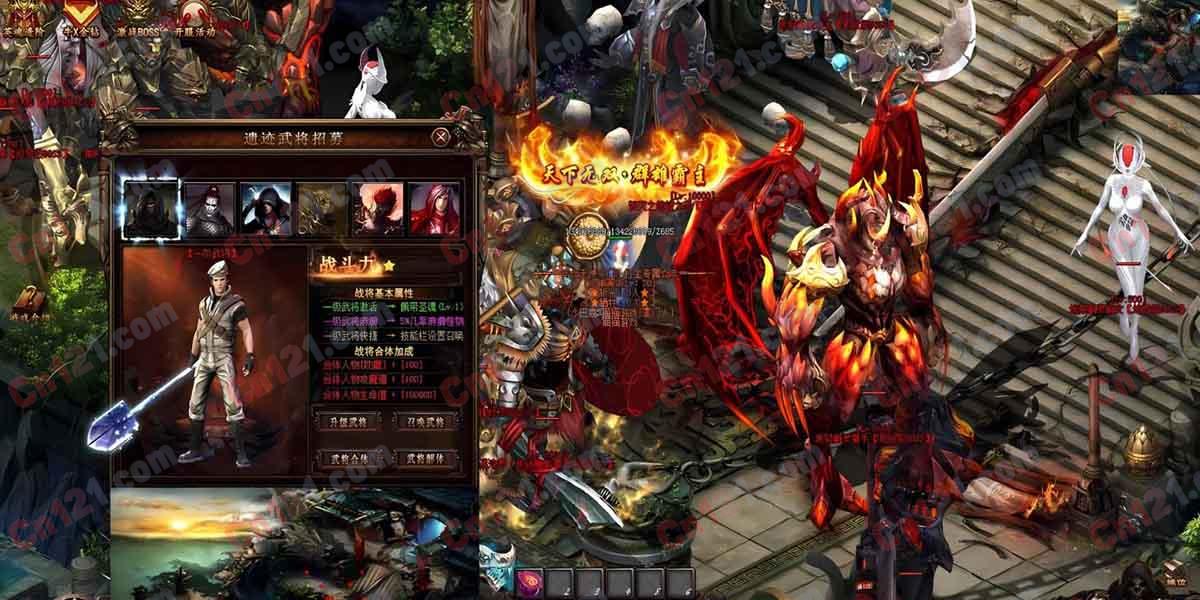Choose the pale-faced armored general portrait
1200x600 pixels.
209,209
